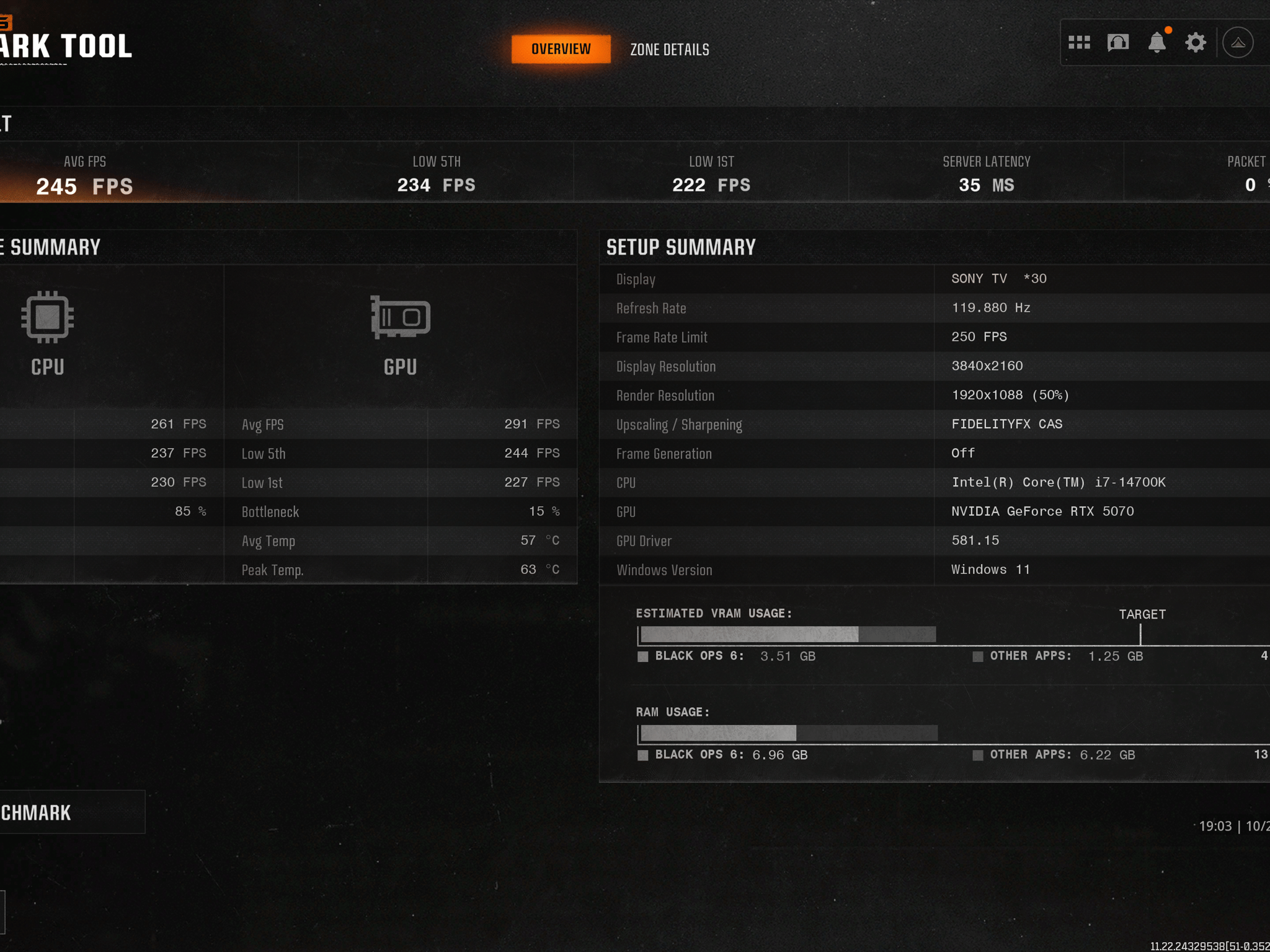Open the grid menu icon

coord(1079,43)
